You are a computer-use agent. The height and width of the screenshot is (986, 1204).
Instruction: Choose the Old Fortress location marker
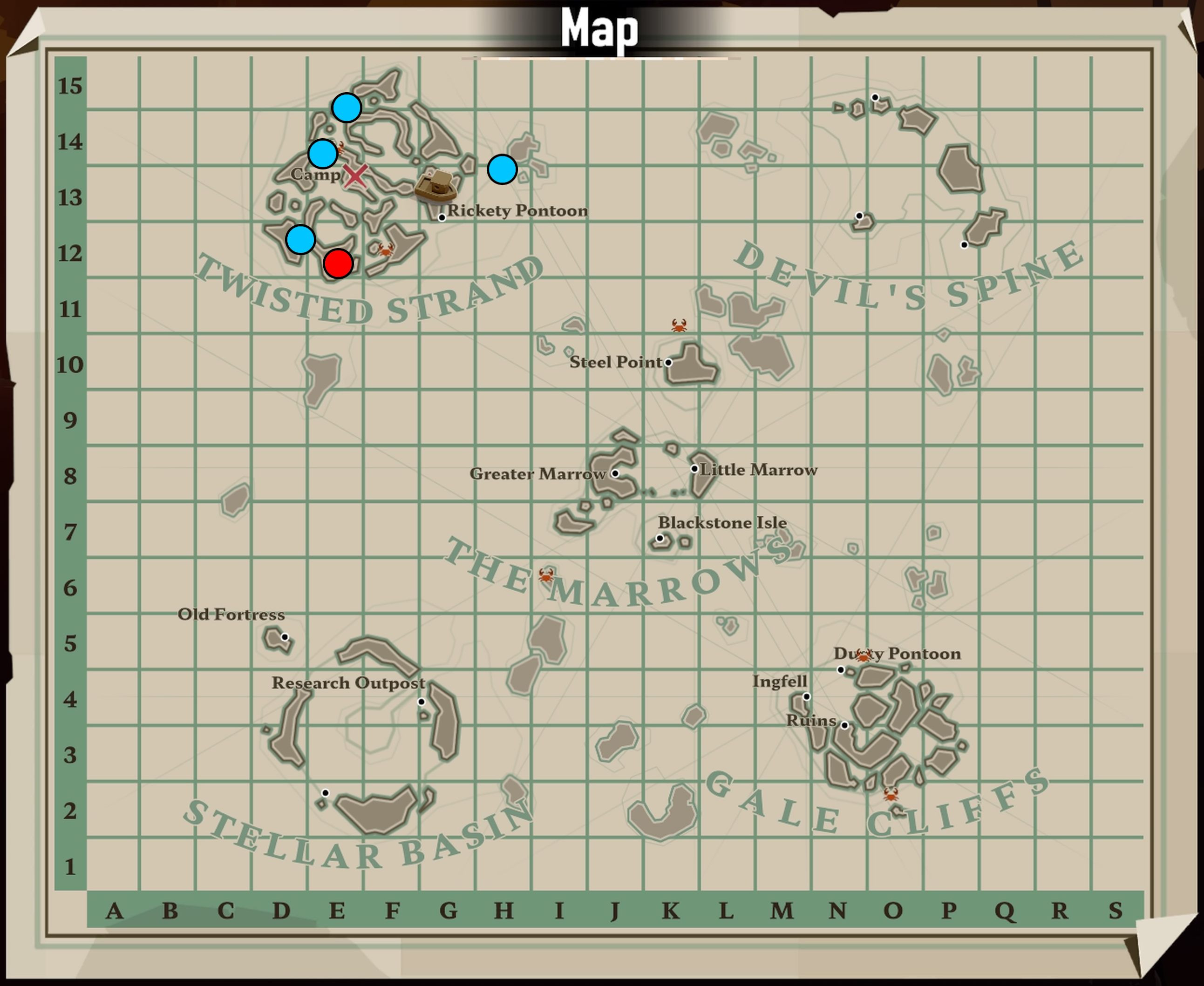pos(285,637)
